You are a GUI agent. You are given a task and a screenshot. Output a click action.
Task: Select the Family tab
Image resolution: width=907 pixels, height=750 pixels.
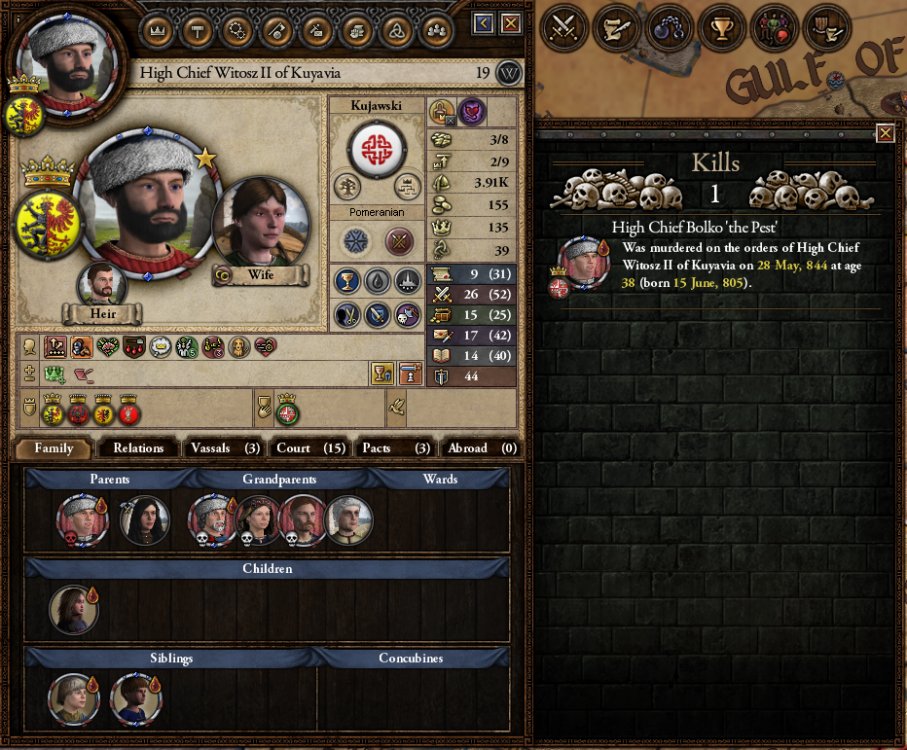pos(54,448)
